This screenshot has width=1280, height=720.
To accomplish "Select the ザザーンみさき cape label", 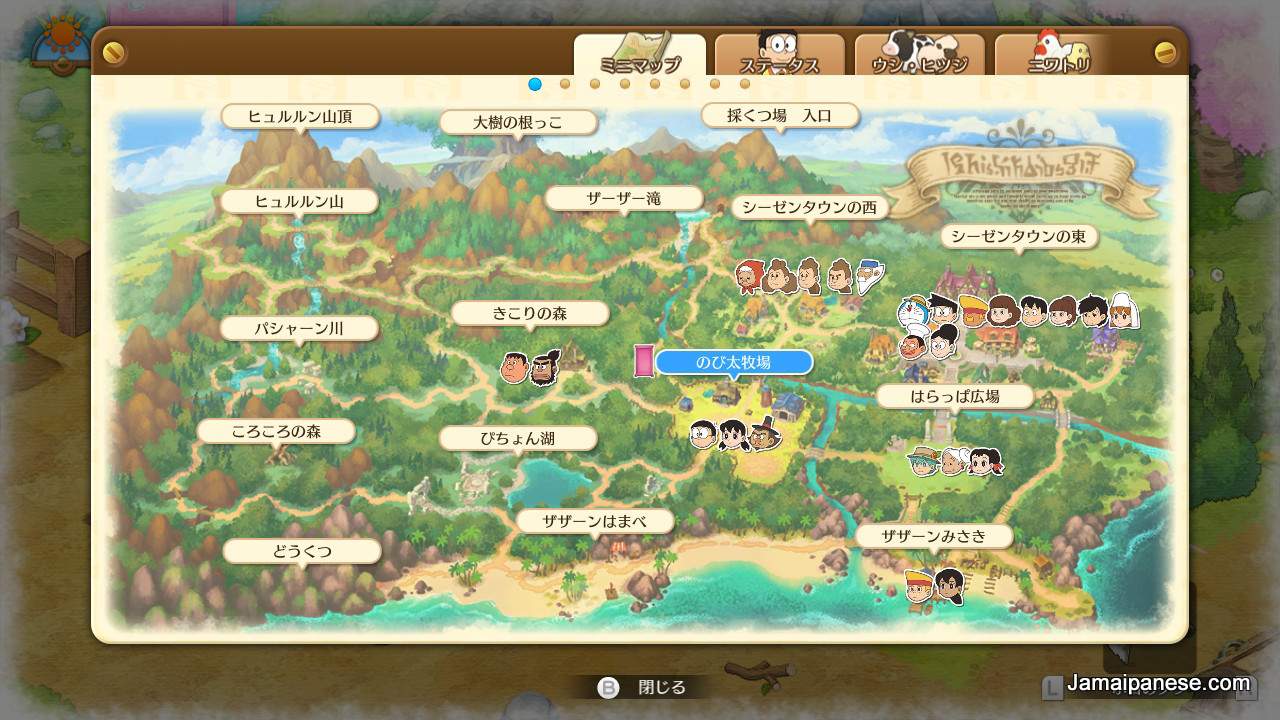I will click(934, 536).
